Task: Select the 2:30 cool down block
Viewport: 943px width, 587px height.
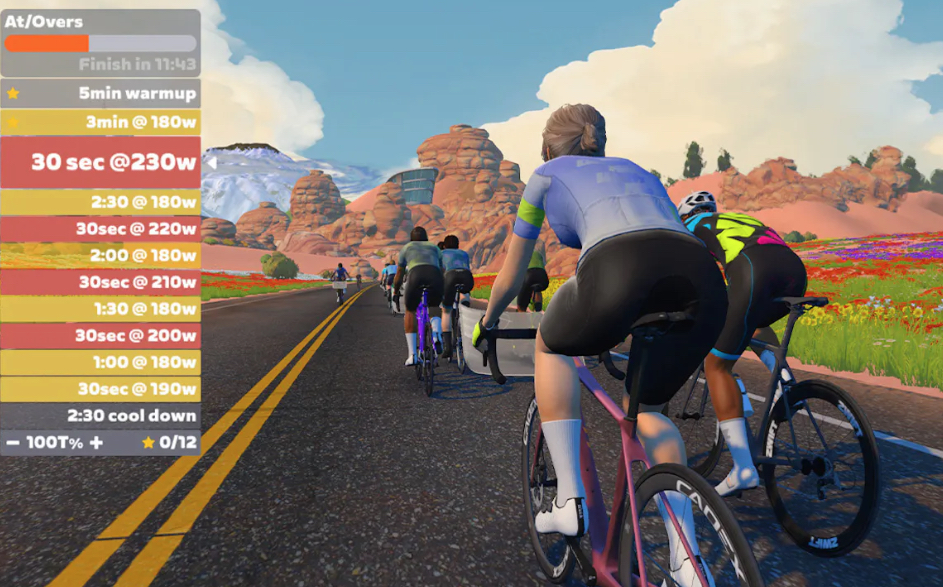Action: pos(100,416)
